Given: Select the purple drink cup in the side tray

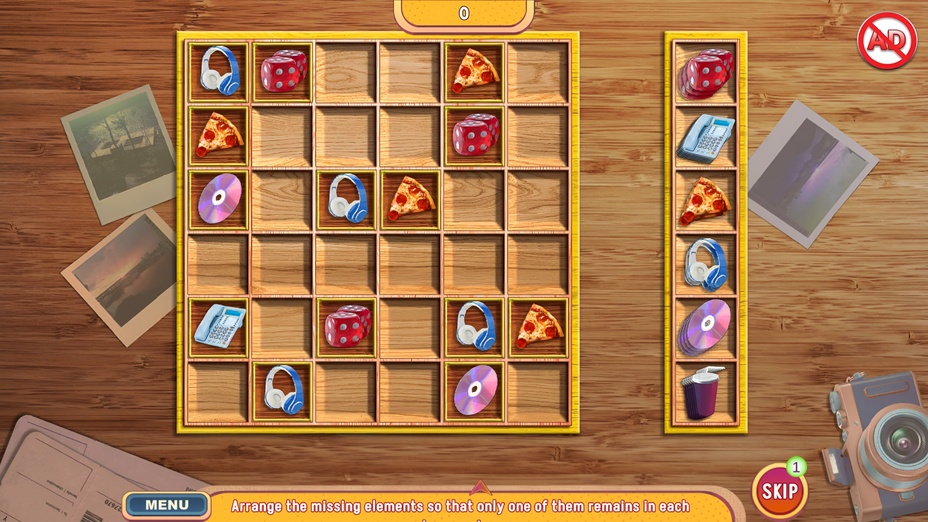Looking at the screenshot, I should (x=704, y=392).
